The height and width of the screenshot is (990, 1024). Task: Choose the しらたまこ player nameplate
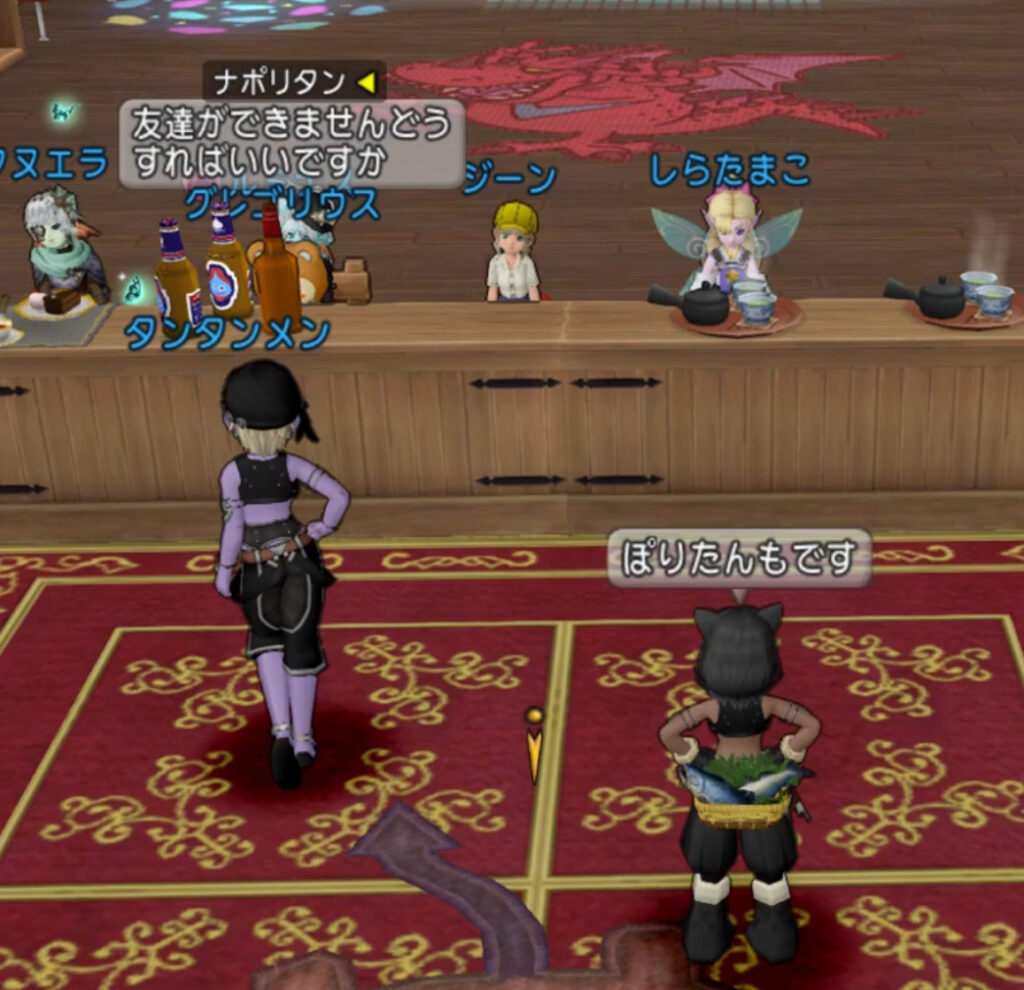tap(729, 171)
